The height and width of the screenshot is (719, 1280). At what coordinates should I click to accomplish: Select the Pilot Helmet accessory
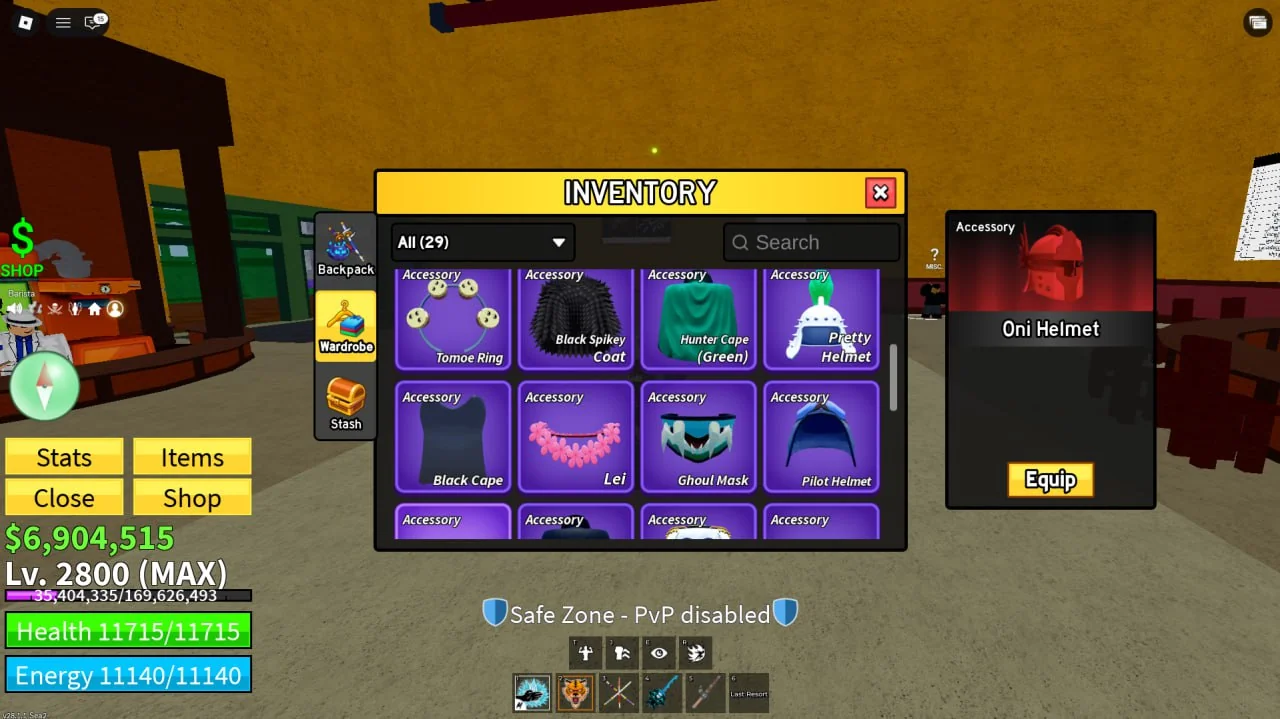821,437
